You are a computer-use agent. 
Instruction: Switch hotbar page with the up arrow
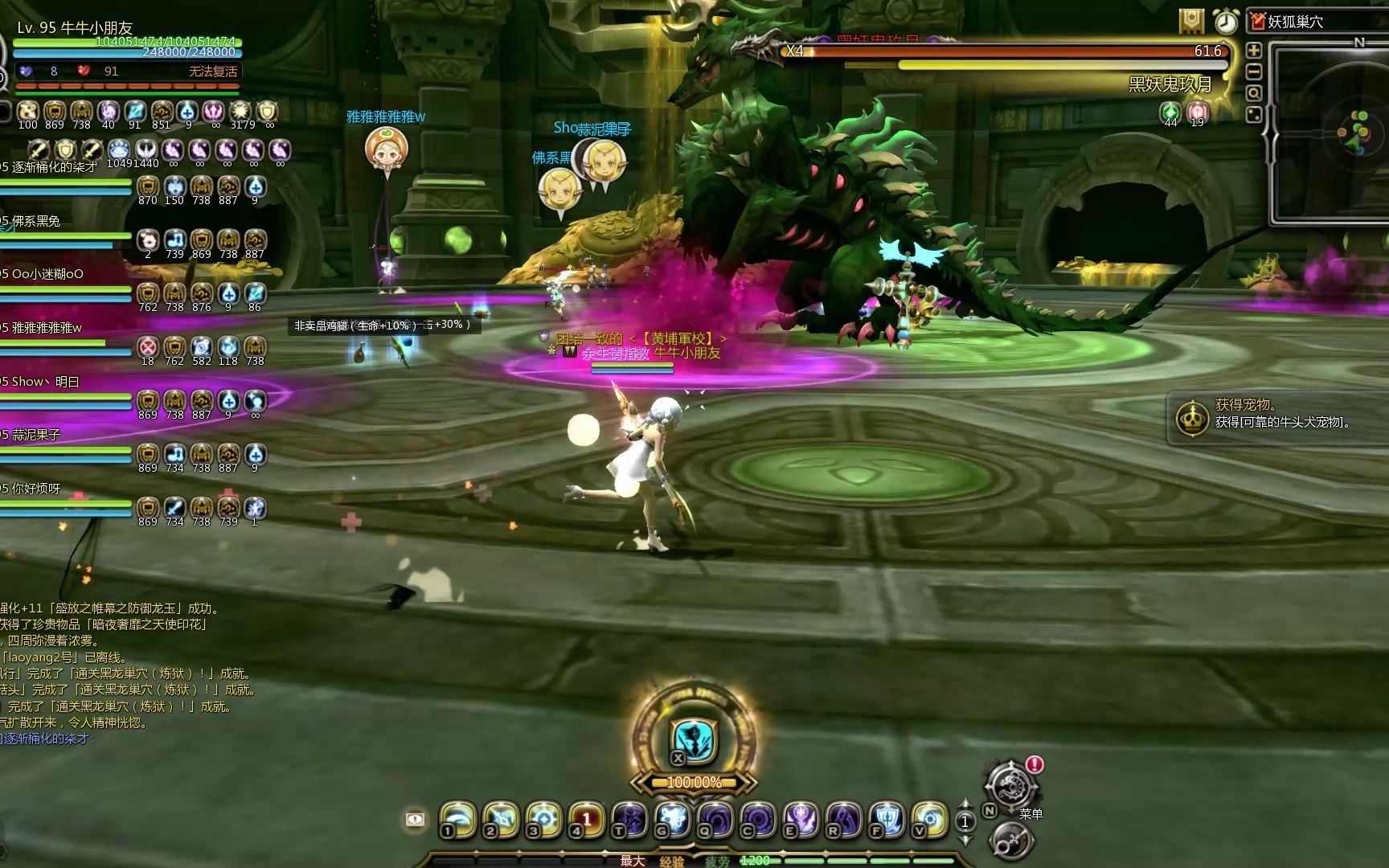coord(965,804)
